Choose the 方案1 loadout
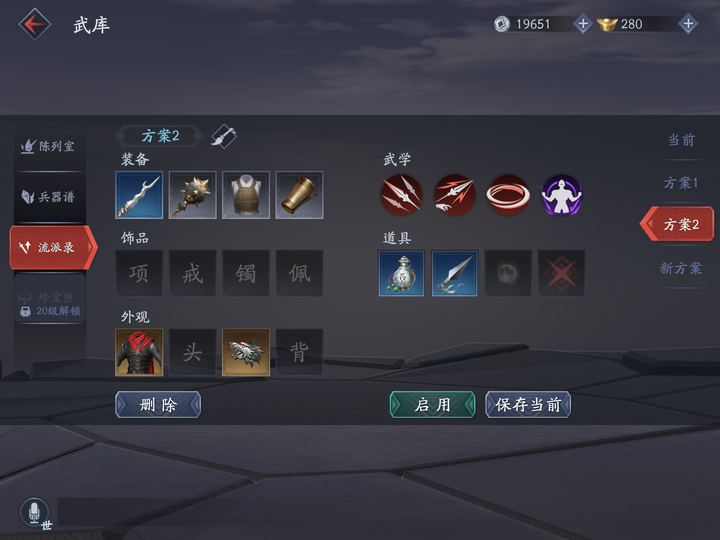Image resolution: width=720 pixels, height=540 pixels. point(681,183)
